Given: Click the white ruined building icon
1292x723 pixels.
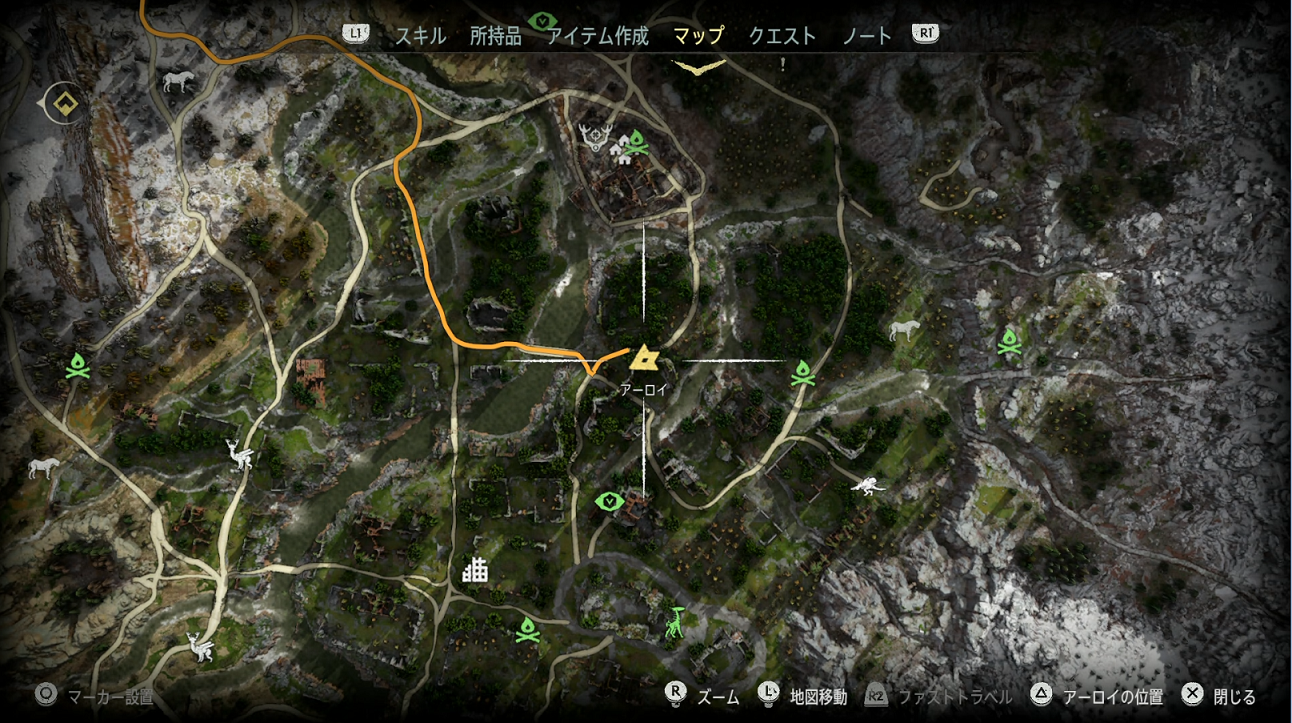Looking at the screenshot, I should [x=475, y=570].
